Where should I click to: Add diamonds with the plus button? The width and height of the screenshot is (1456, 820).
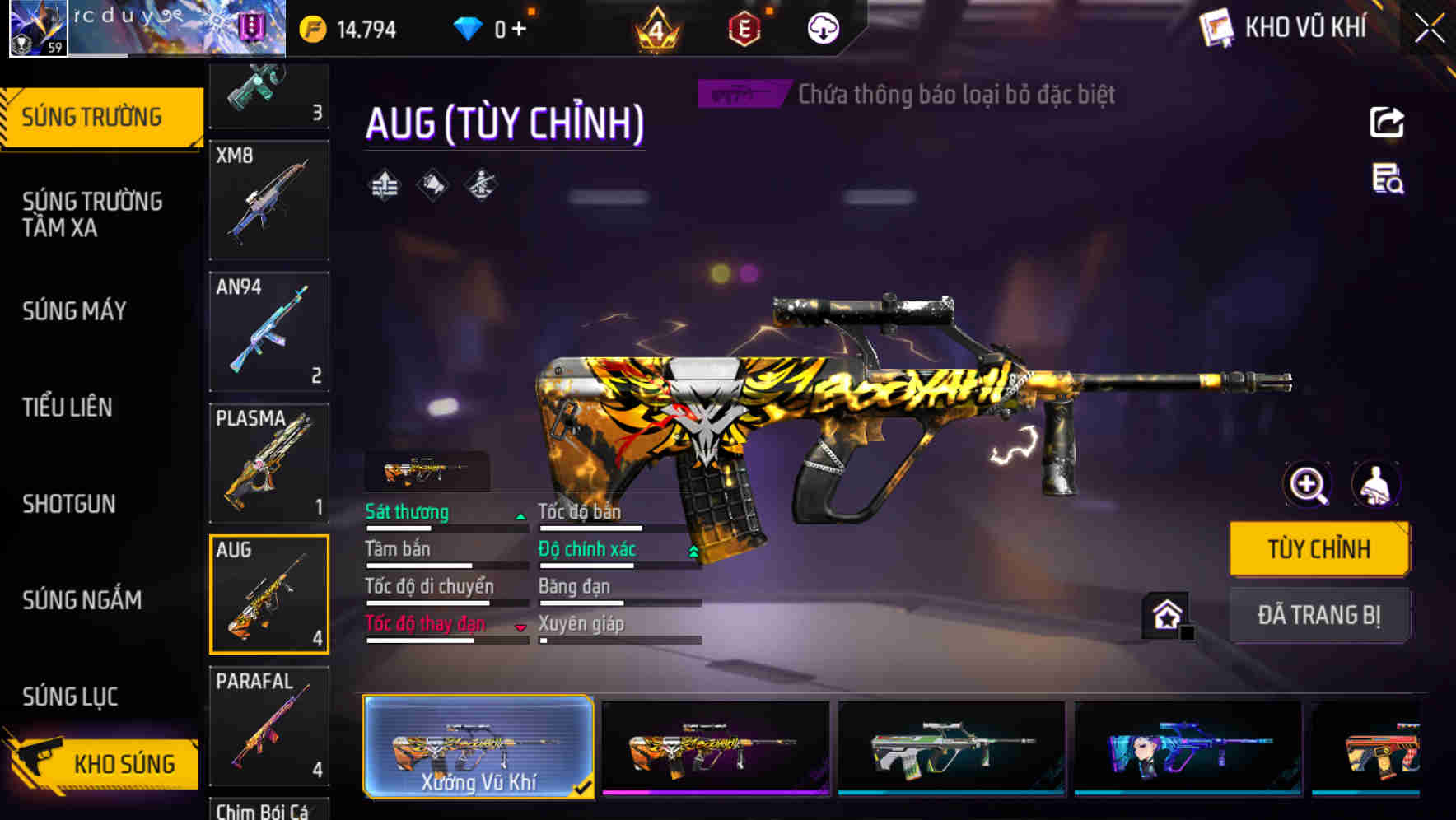pos(519,30)
